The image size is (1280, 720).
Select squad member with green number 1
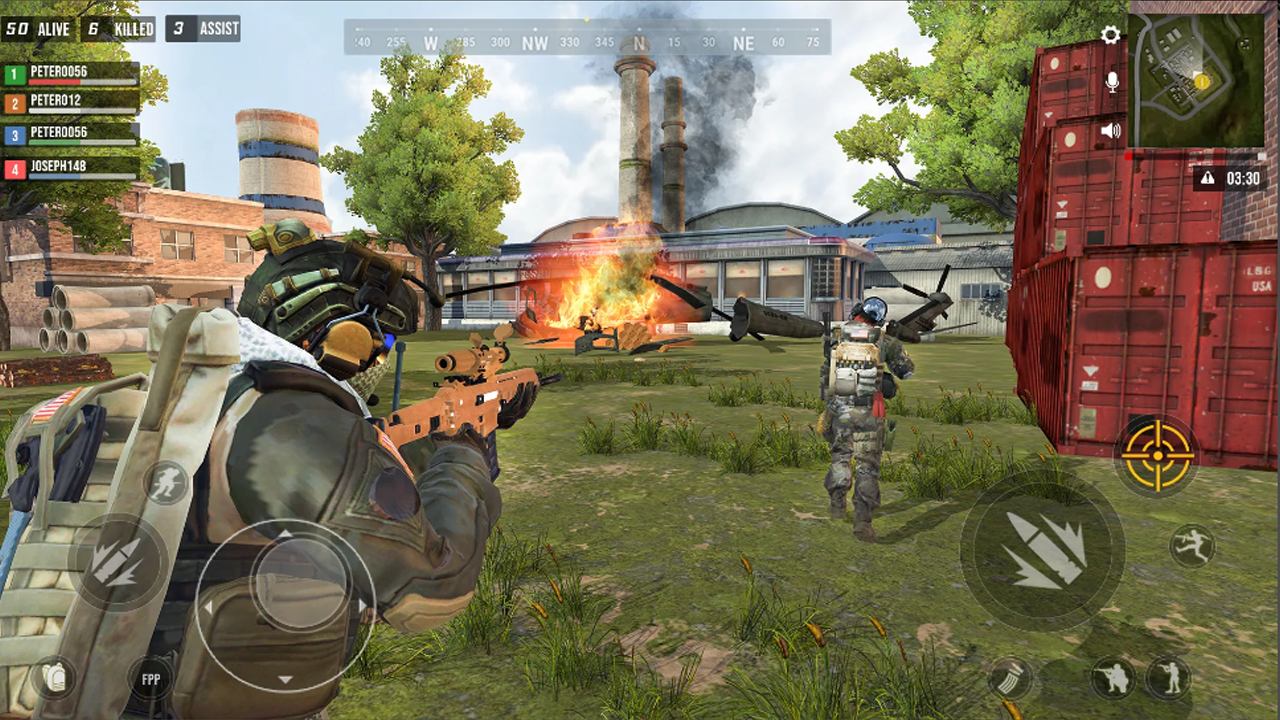72,74
